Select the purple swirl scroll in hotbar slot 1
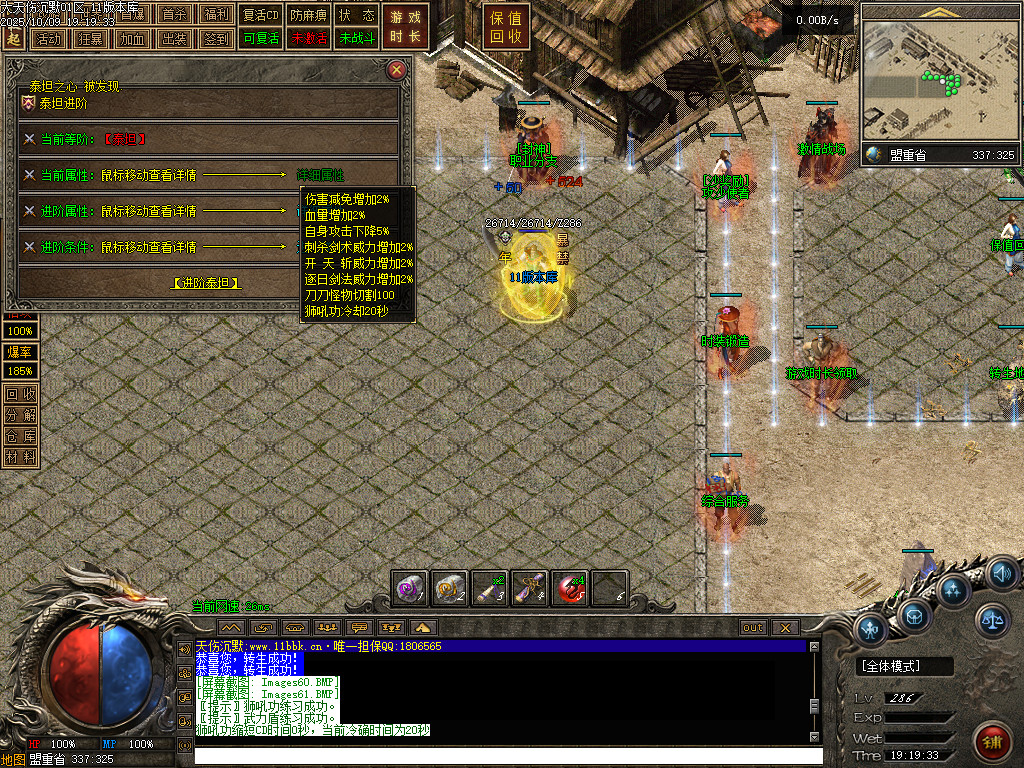 pyautogui.click(x=410, y=590)
